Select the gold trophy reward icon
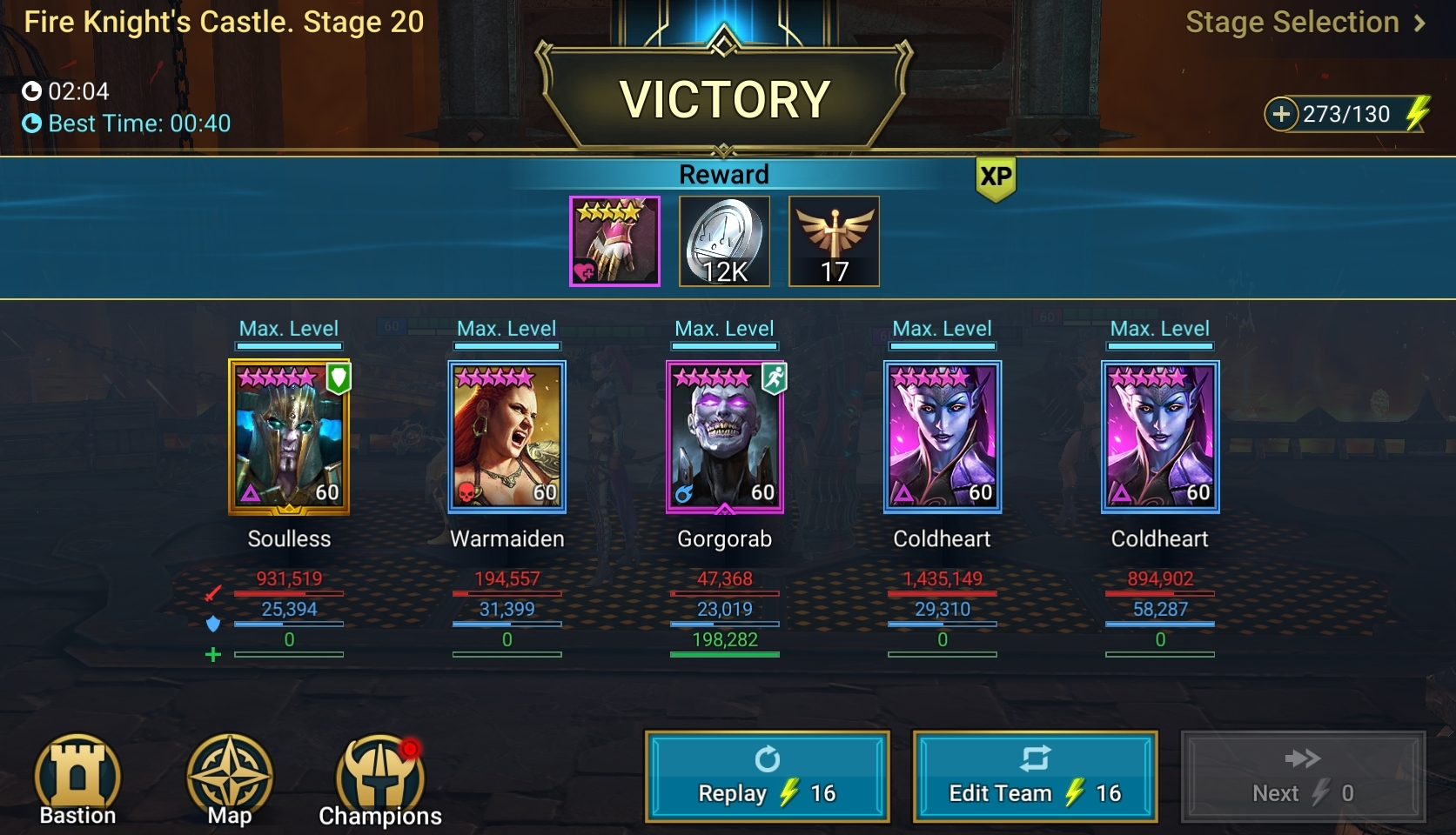This screenshot has width=1456, height=835. point(832,241)
